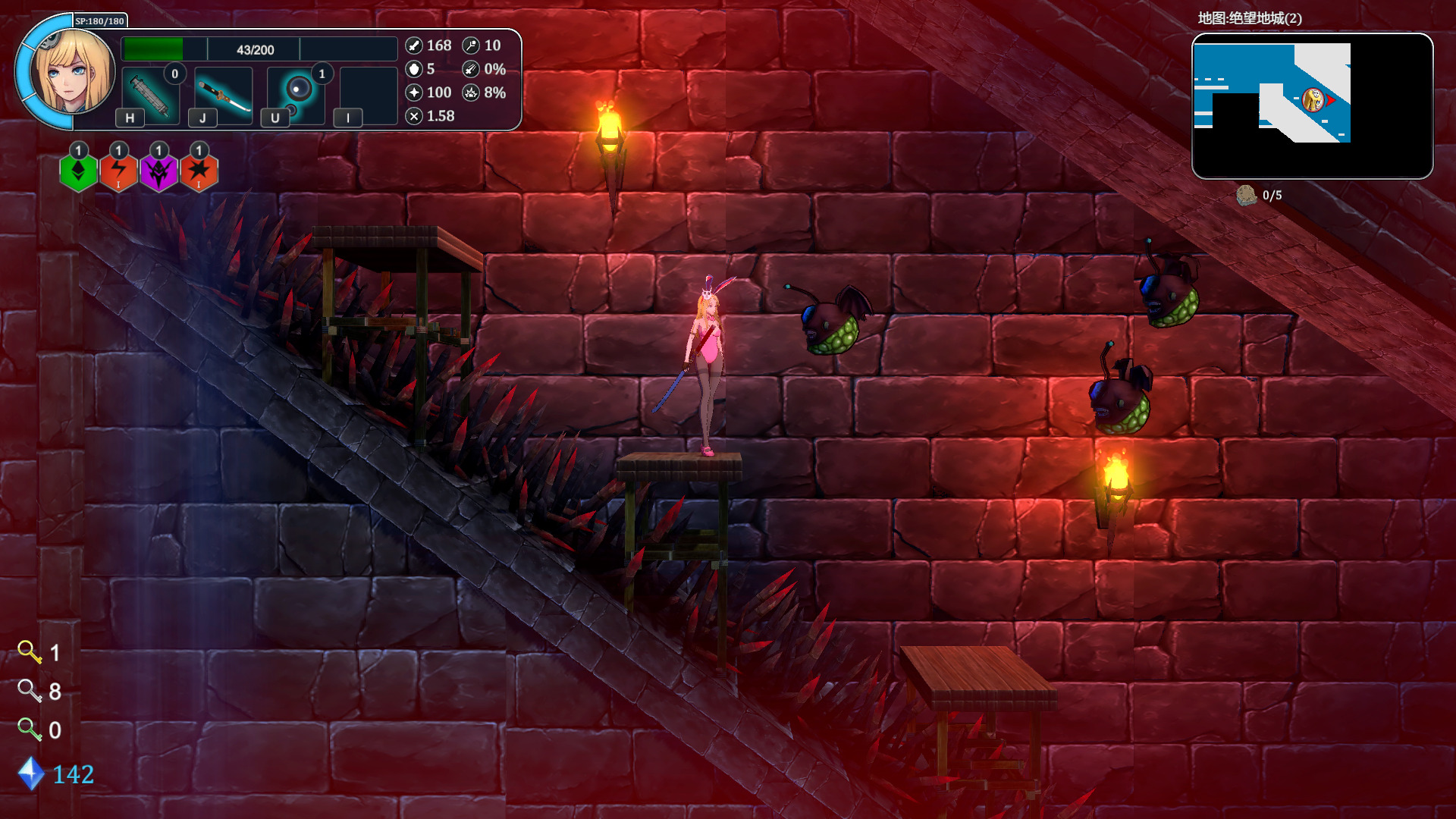Activate the glowing orb skill slot
Image resolution: width=1456 pixels, height=819 pixels.
(x=297, y=93)
